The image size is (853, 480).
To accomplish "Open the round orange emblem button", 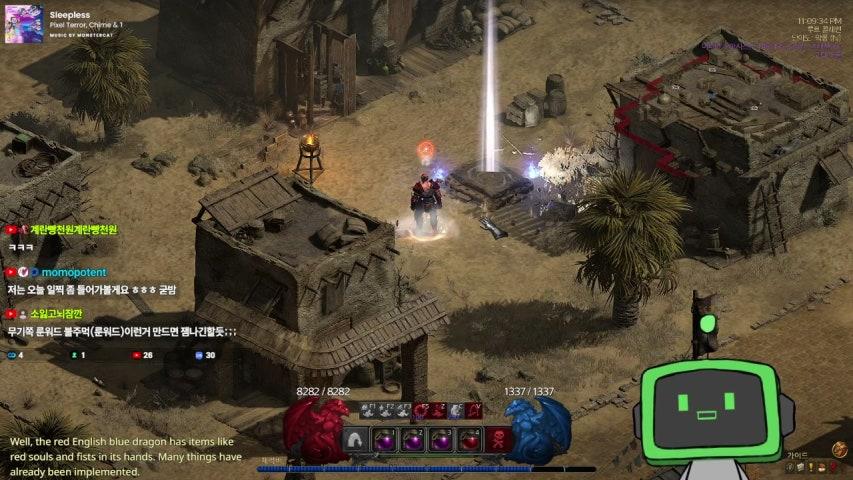I will (x=839, y=450).
